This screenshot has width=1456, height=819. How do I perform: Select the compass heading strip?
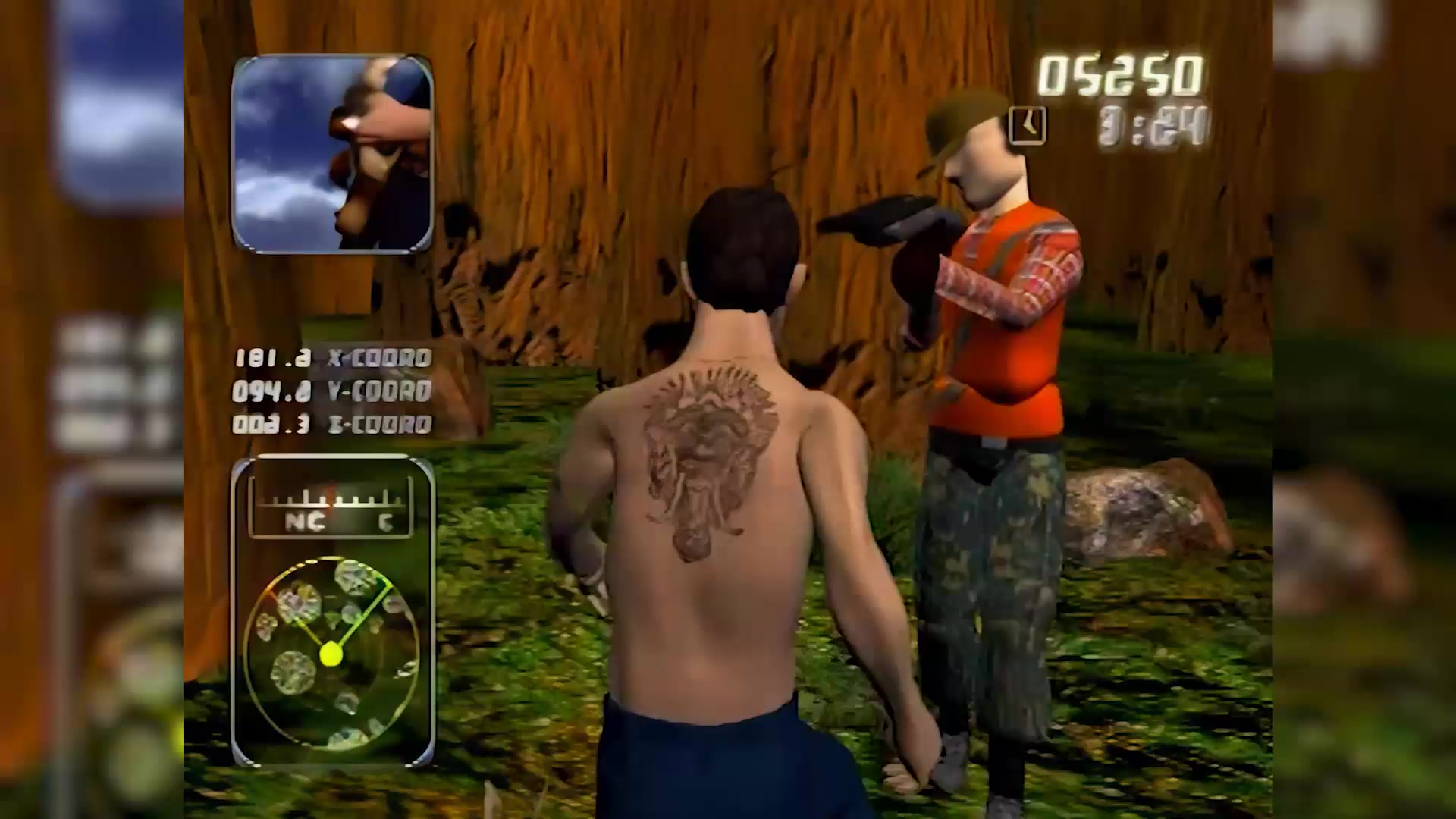(x=331, y=510)
